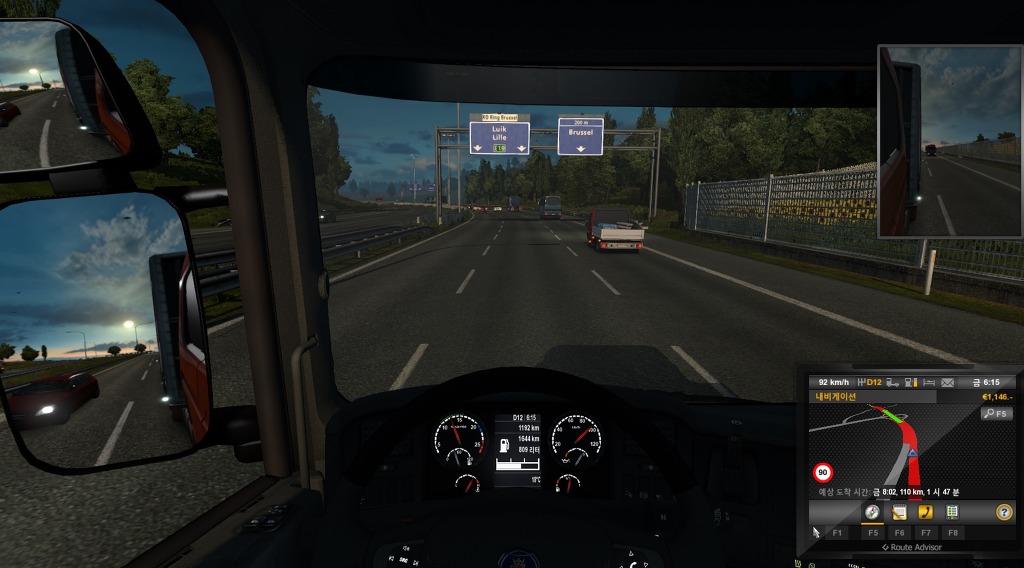Click the Route Advisor help question mark
The width and height of the screenshot is (1024, 568).
pos(1003,512)
